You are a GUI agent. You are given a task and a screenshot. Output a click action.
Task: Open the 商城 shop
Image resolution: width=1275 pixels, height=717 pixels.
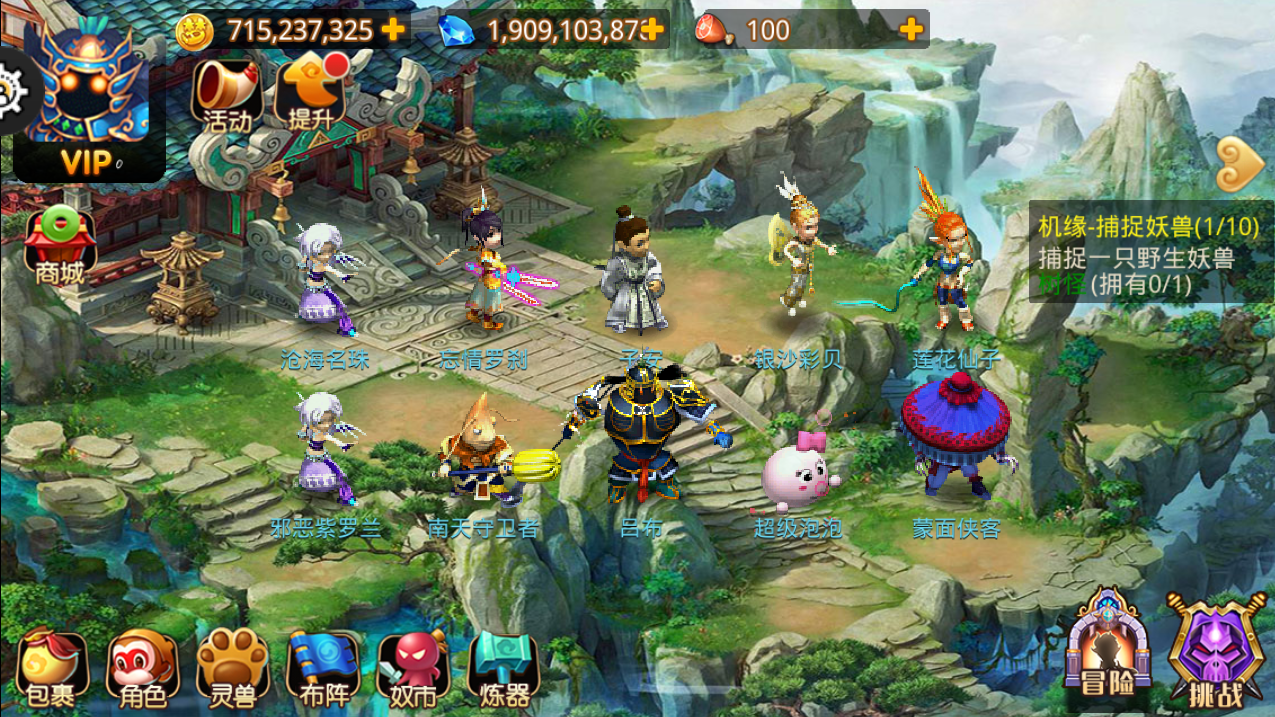click(59, 245)
